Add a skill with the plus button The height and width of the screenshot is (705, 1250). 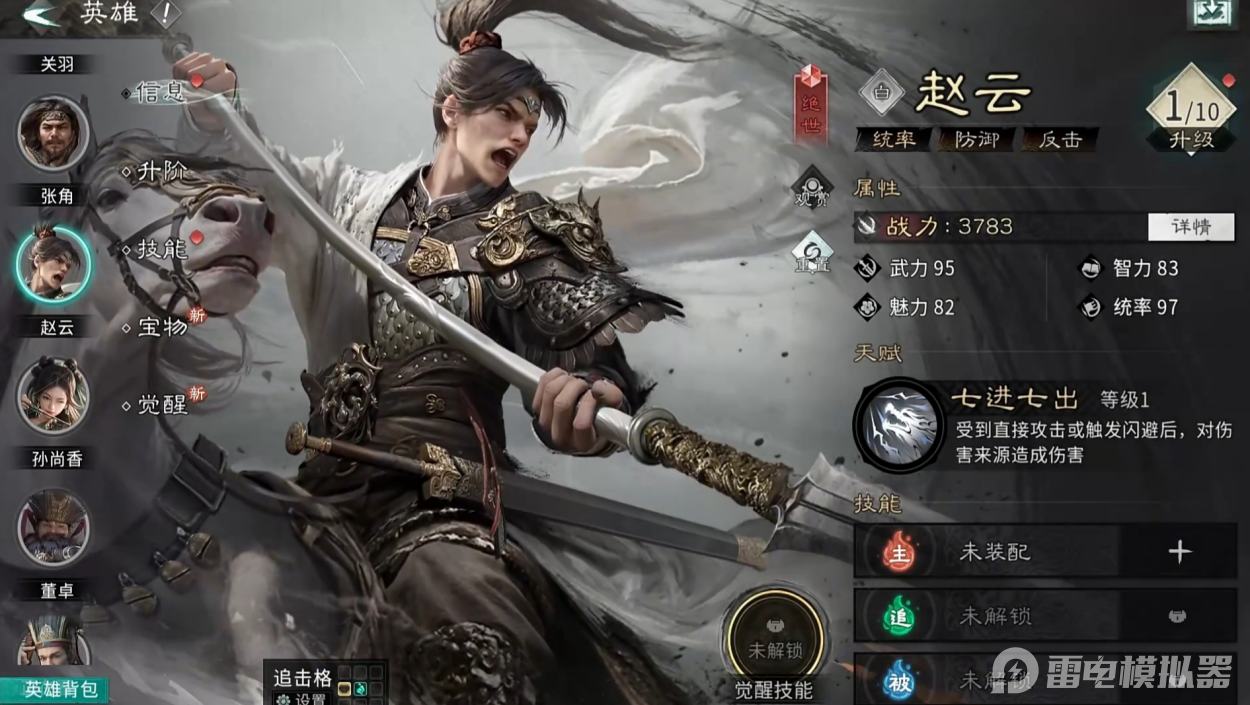pos(1180,552)
